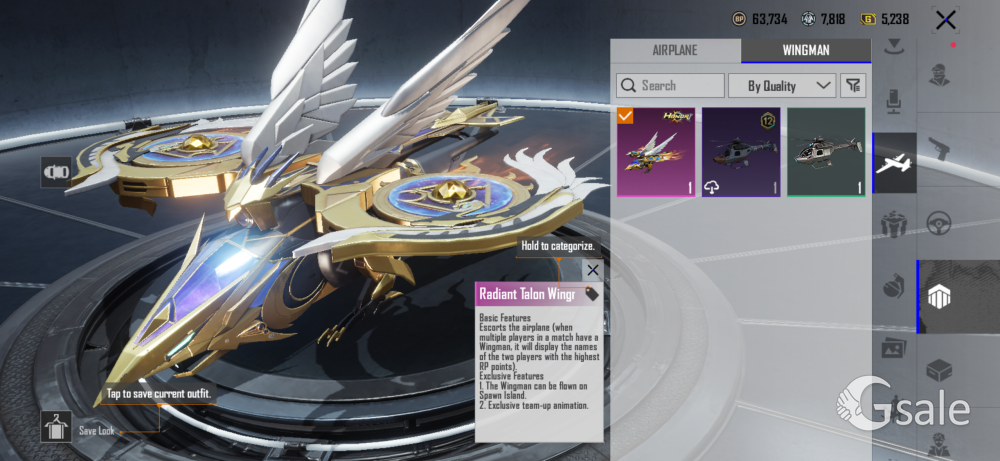Screen dimensions: 1000x461
Task: Close the Radiant Talon description popup
Action: click(593, 270)
